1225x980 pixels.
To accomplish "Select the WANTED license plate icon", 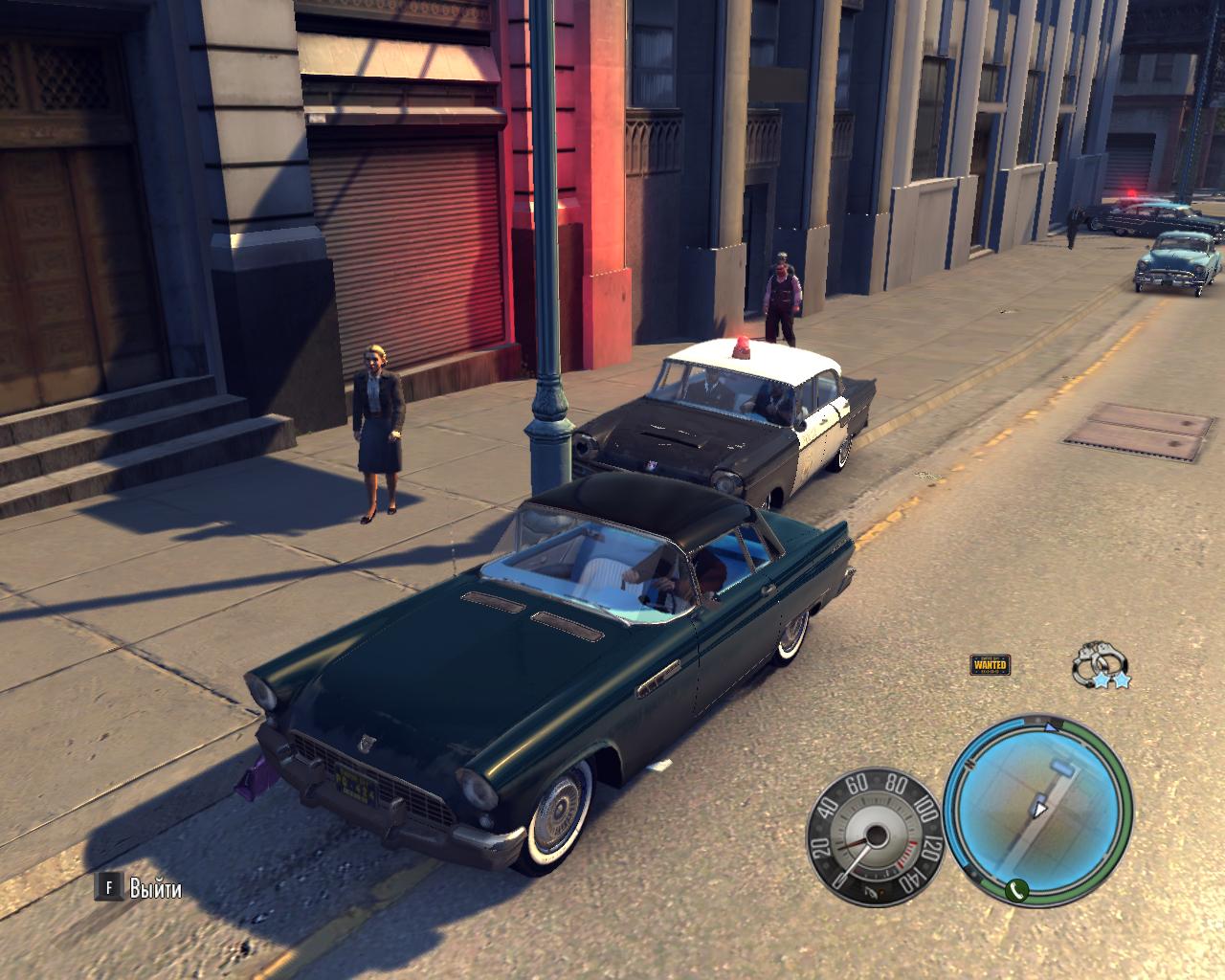I will tap(990, 663).
